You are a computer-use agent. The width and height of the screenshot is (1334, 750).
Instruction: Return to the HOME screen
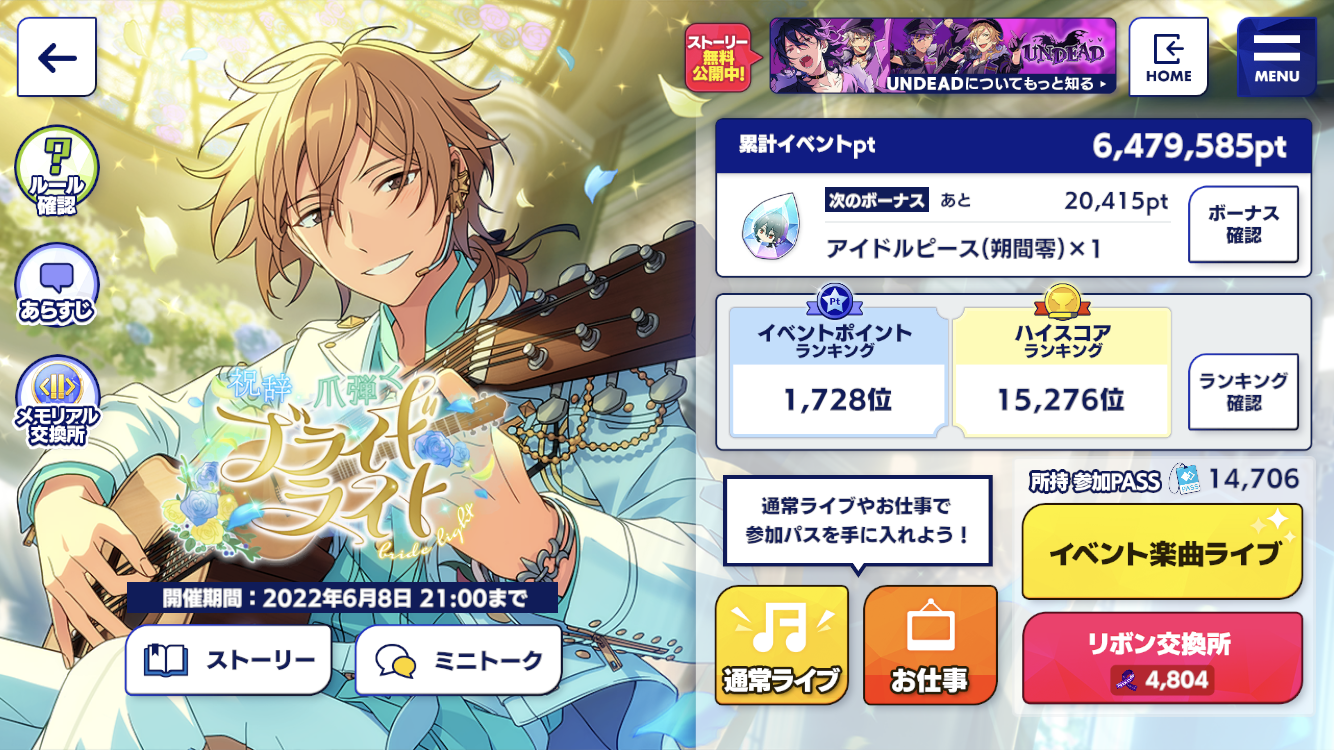coord(1168,57)
